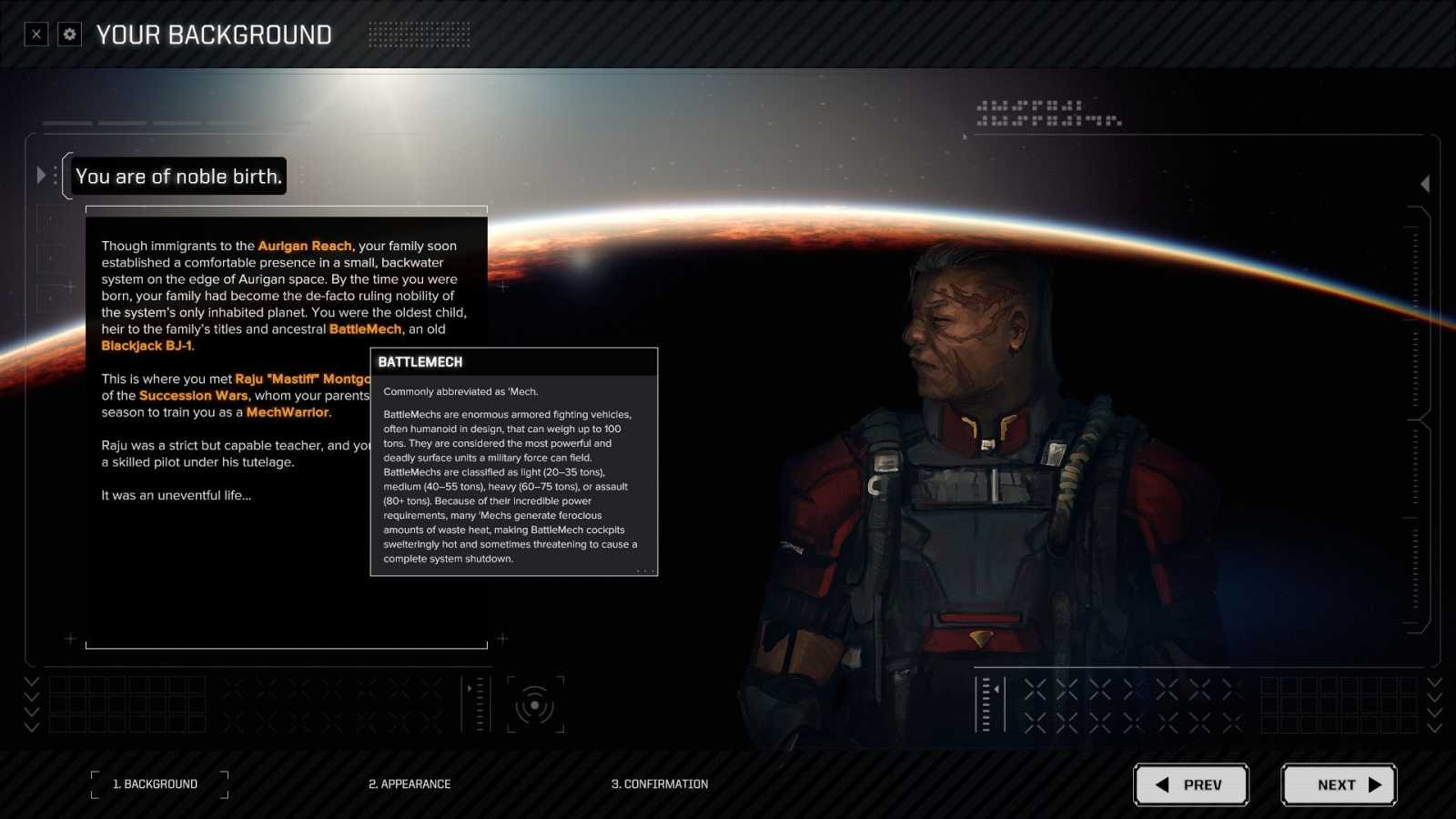Viewport: 1456px width, 819px height.
Task: Switch to the 3. CONFIRMATION step
Action: pyautogui.click(x=661, y=784)
